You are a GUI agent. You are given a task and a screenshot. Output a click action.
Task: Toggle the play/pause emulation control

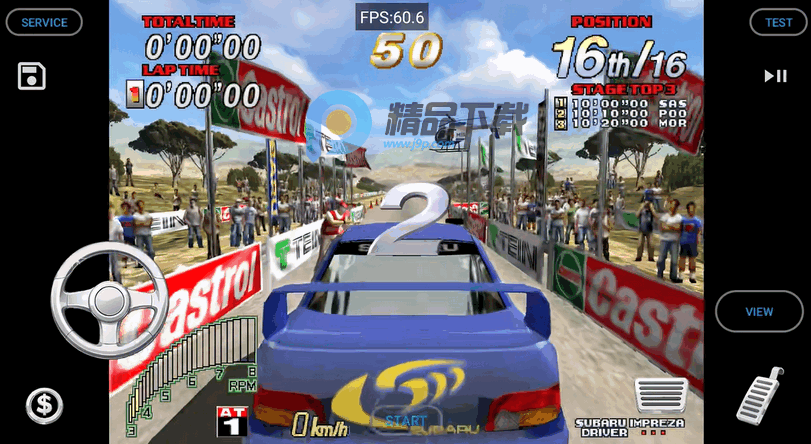[775, 76]
